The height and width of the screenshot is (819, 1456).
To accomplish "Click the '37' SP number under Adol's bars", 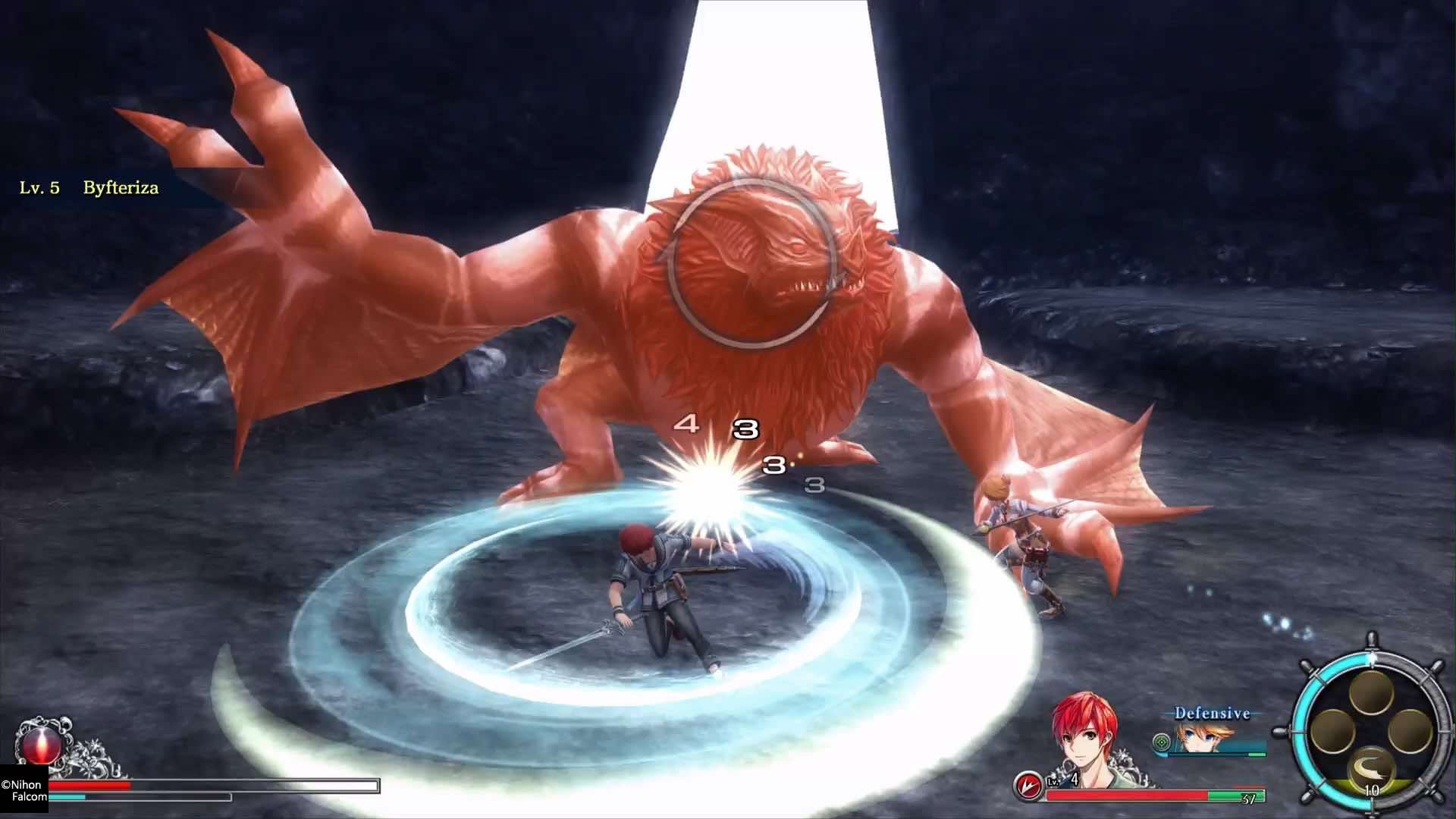I will pyautogui.click(x=1249, y=798).
